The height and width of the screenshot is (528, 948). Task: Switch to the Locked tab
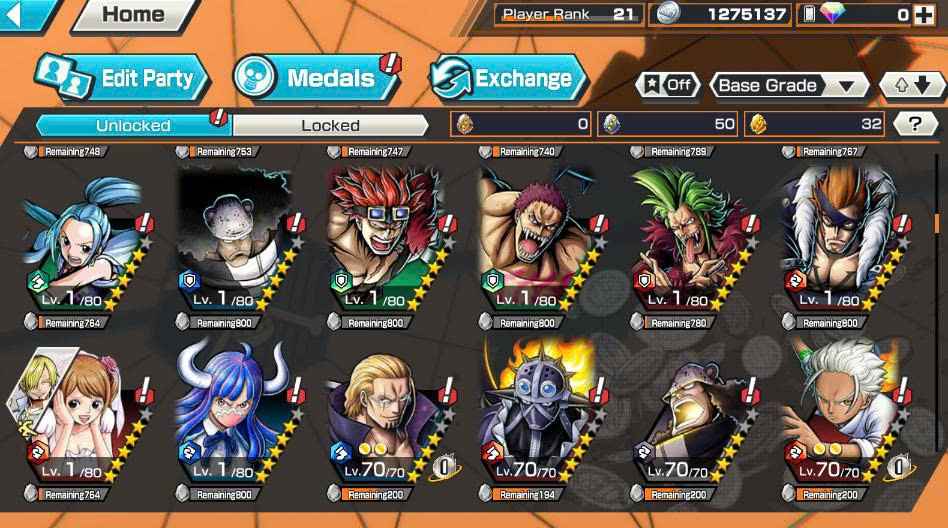330,125
